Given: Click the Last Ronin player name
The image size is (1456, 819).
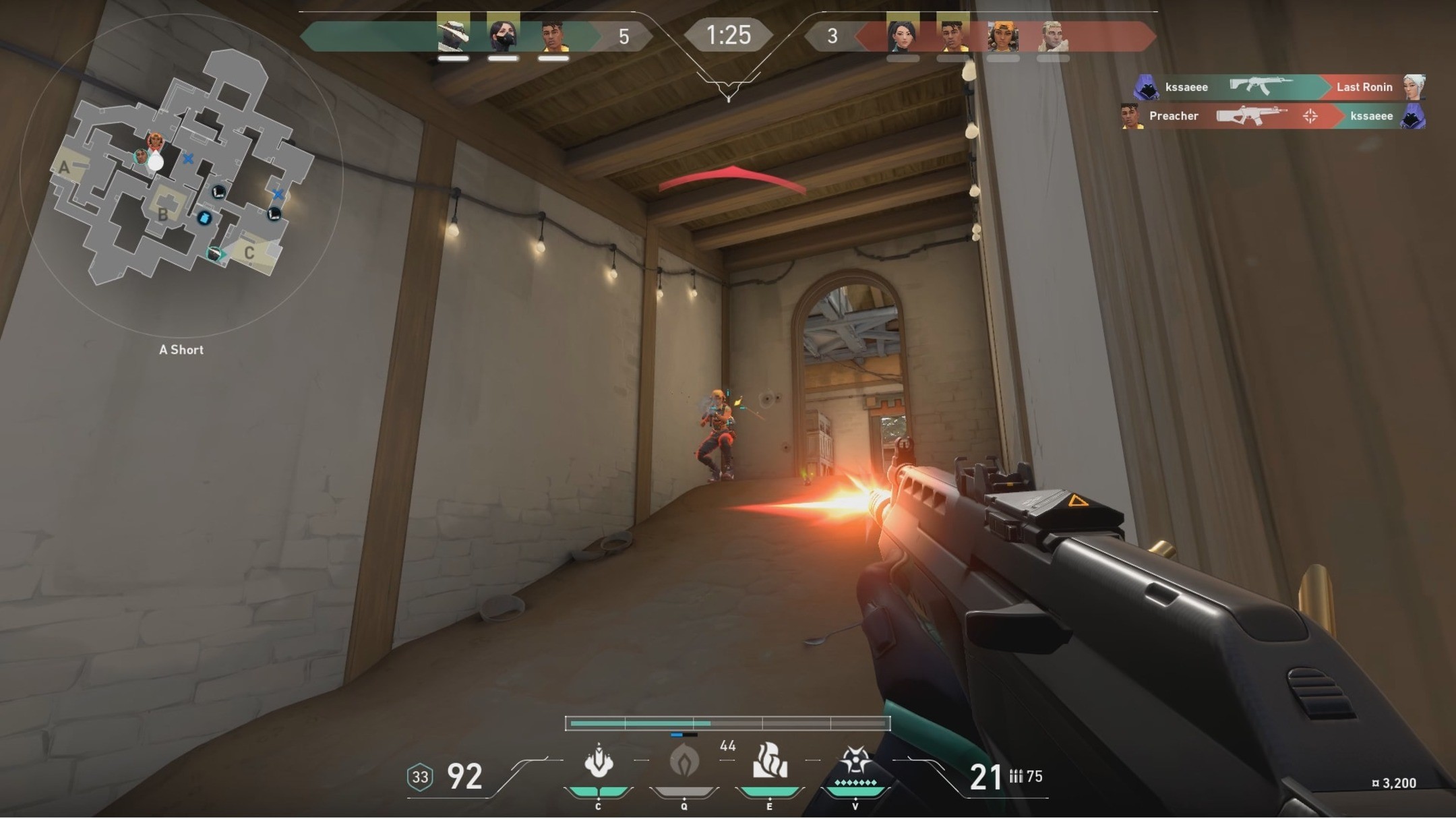Looking at the screenshot, I should coord(1364,87).
